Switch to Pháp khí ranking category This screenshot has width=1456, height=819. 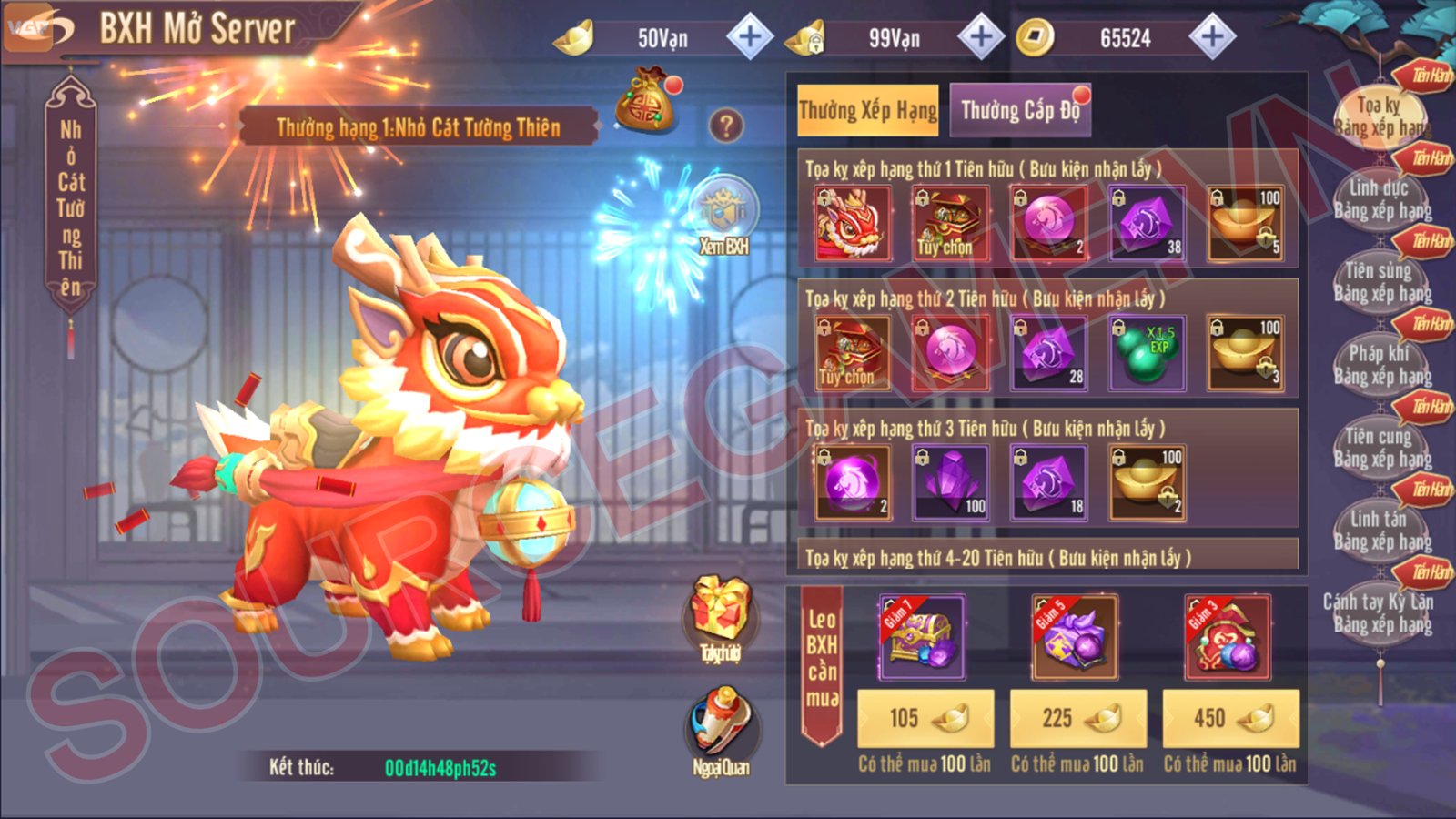coord(1380,365)
